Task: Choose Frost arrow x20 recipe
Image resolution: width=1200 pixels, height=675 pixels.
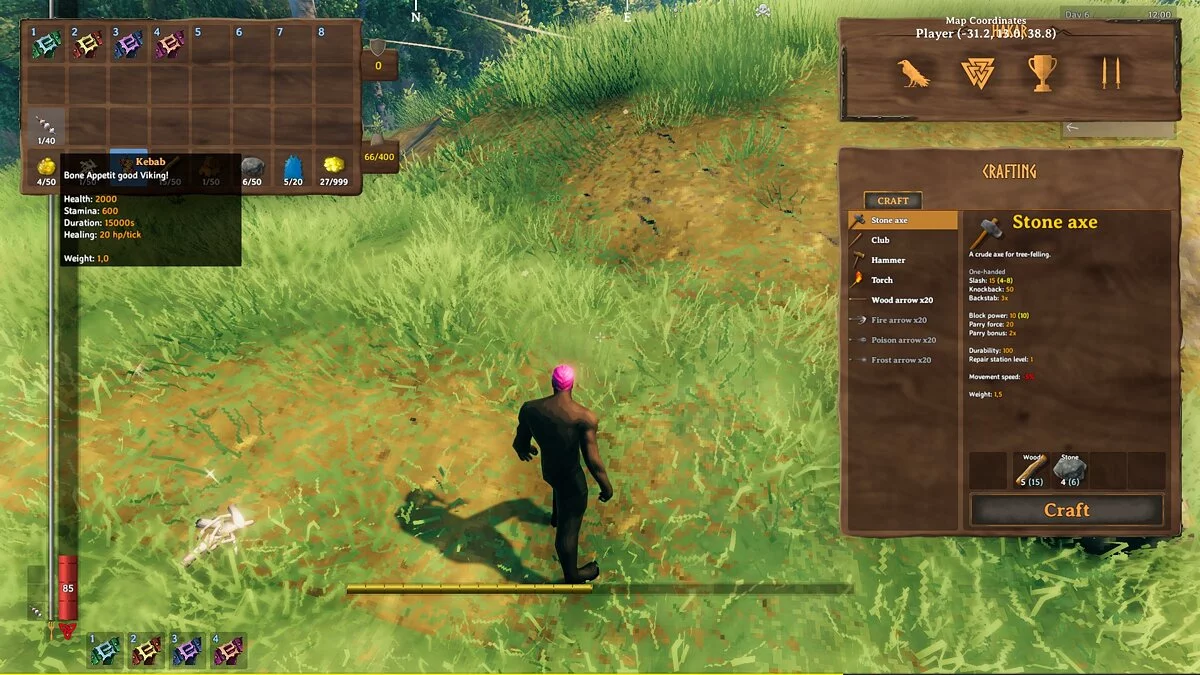Action: [901, 360]
